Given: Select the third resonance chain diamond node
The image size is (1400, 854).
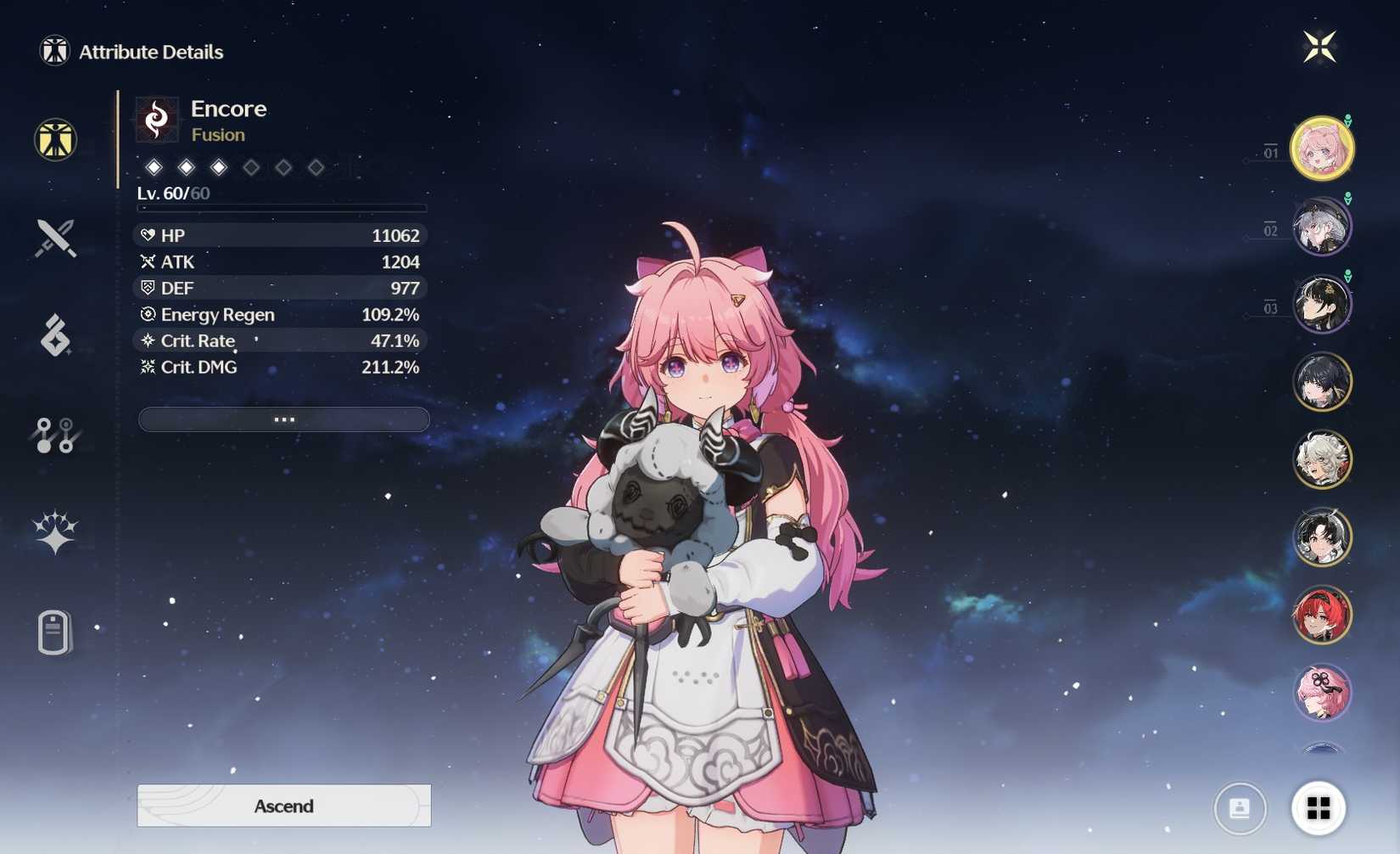Looking at the screenshot, I should [219, 166].
